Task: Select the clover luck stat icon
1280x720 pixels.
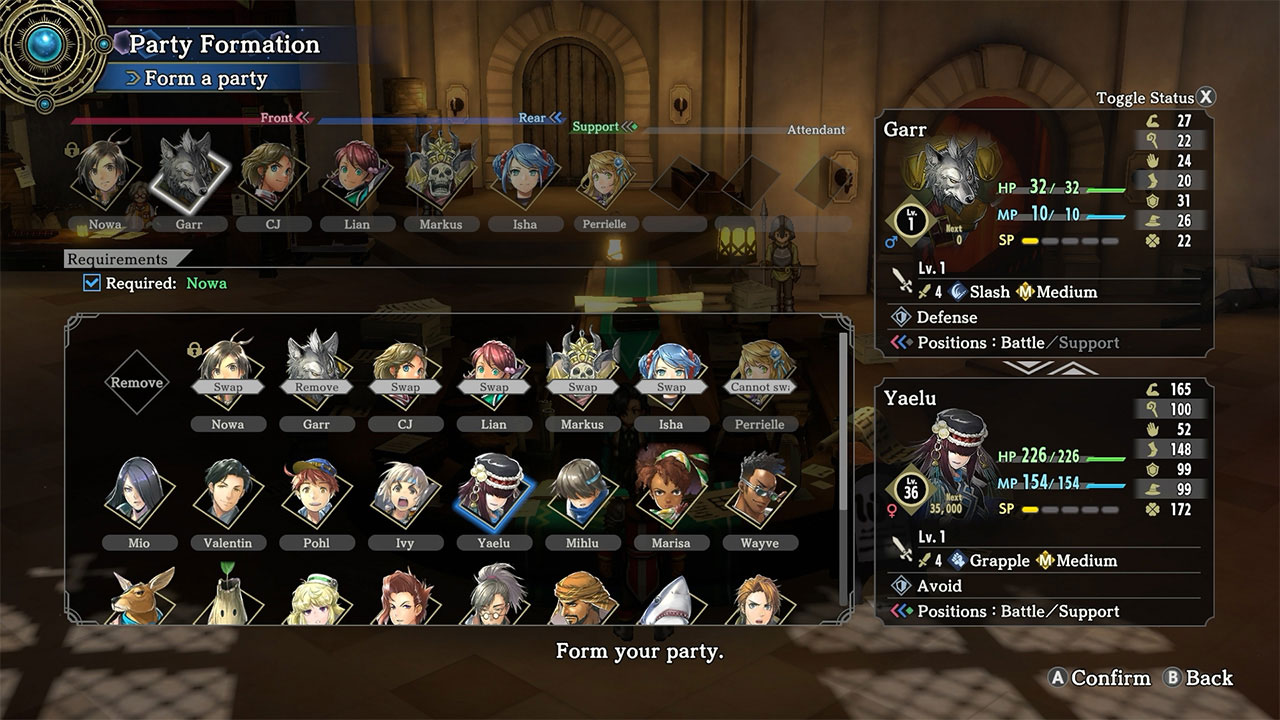Action: pyautogui.click(x=1151, y=240)
